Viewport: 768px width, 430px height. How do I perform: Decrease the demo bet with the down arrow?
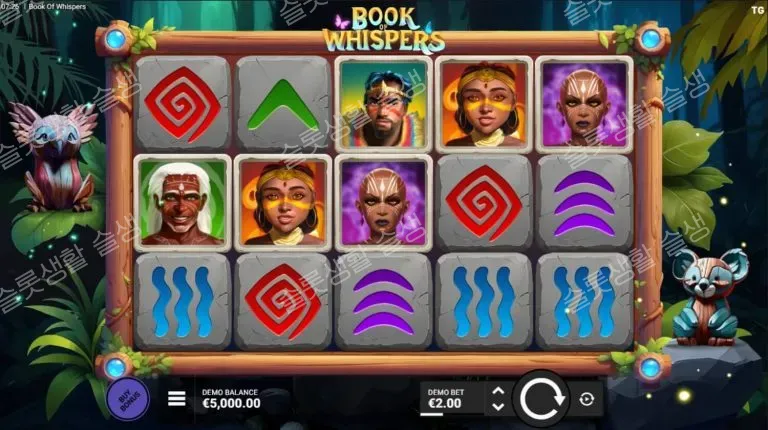[x=497, y=407]
